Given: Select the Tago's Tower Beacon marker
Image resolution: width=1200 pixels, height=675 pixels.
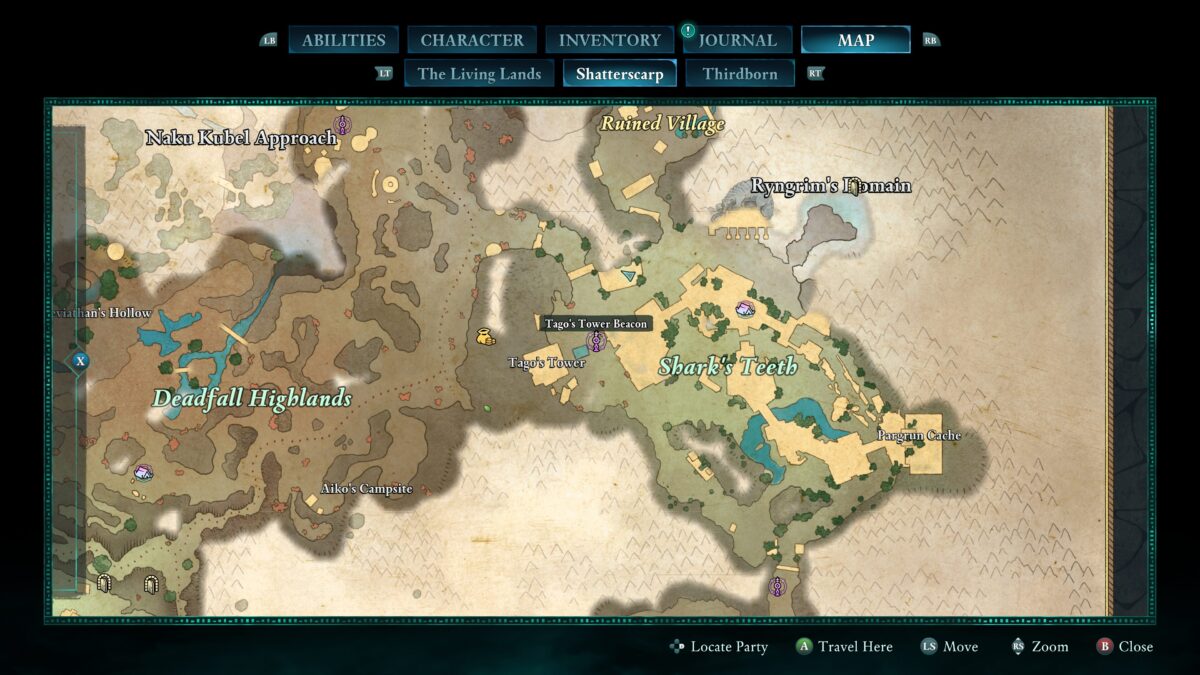Looking at the screenshot, I should tap(597, 342).
